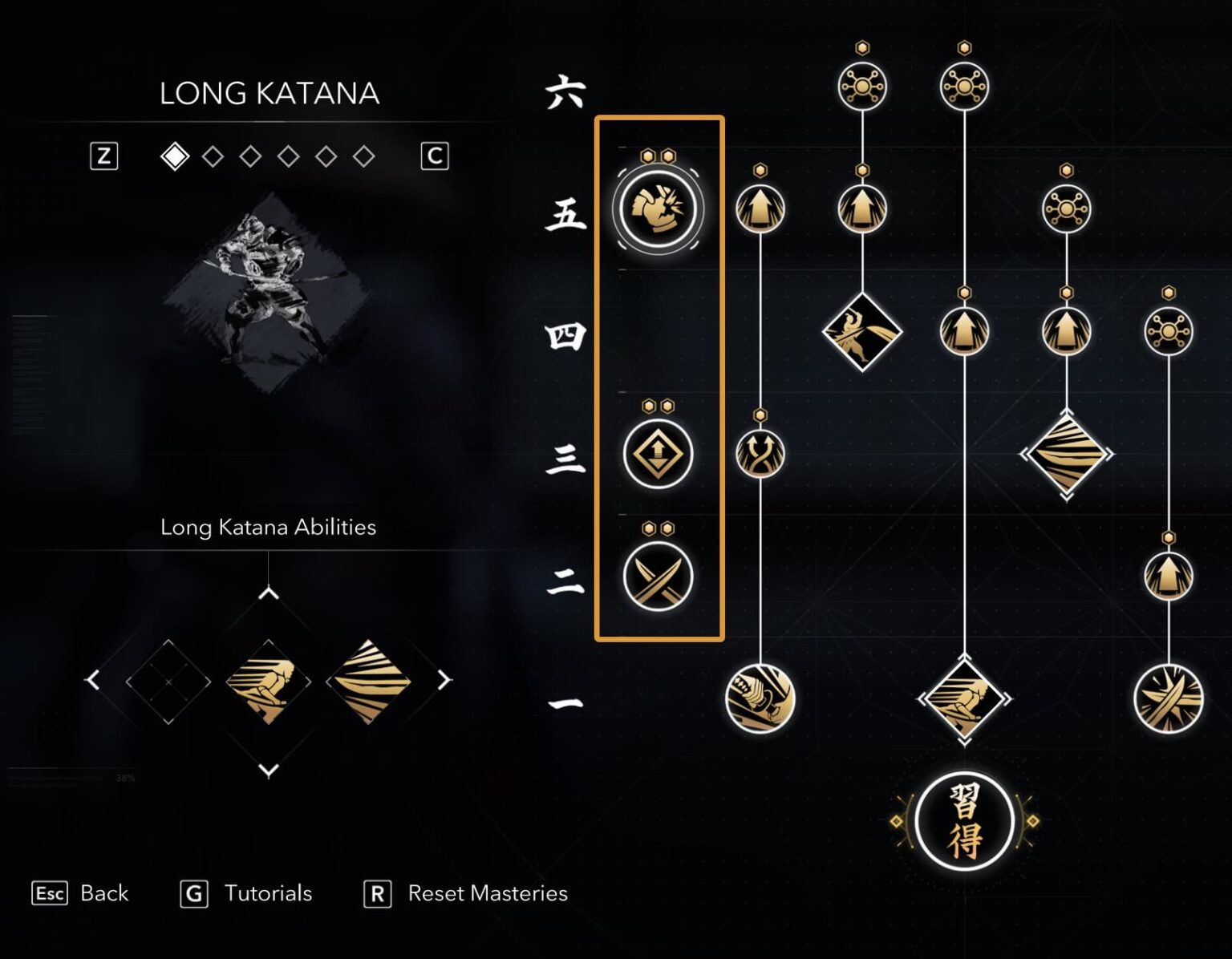
Task: Click the armor-piercing arrow node in the highlighted column
Action: click(x=658, y=453)
